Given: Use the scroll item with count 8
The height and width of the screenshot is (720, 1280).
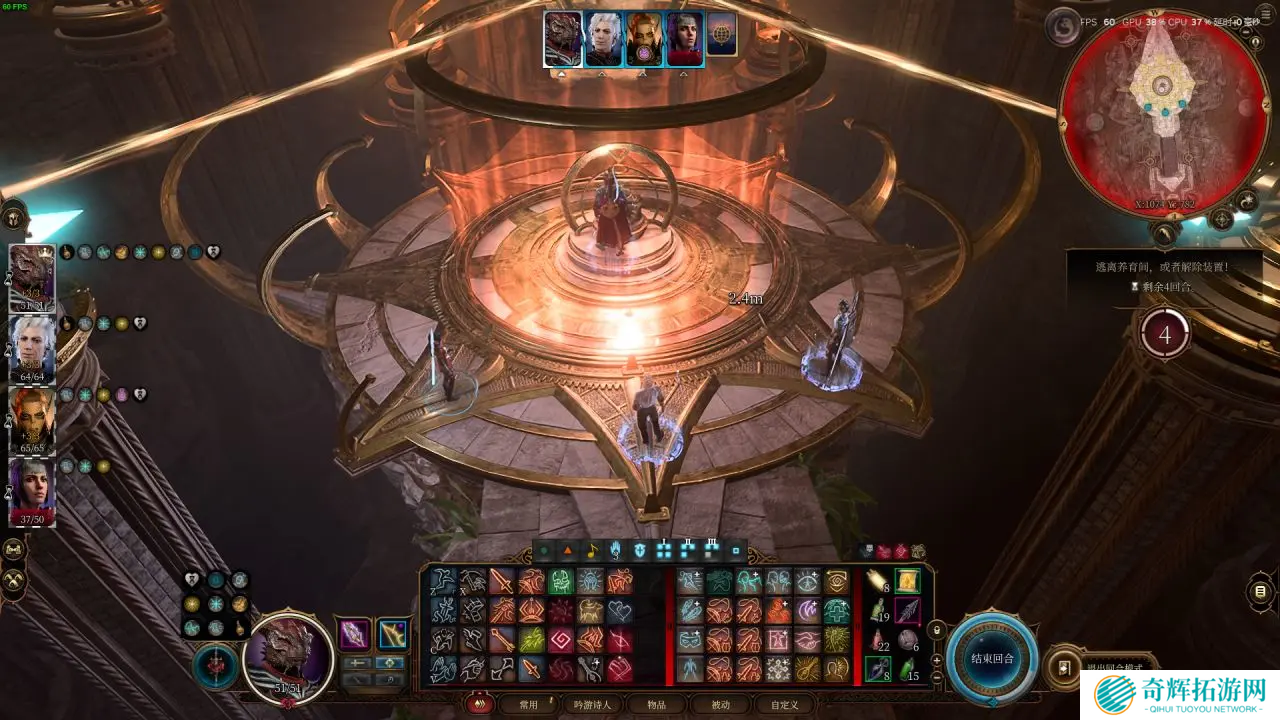Looking at the screenshot, I should click(879, 581).
